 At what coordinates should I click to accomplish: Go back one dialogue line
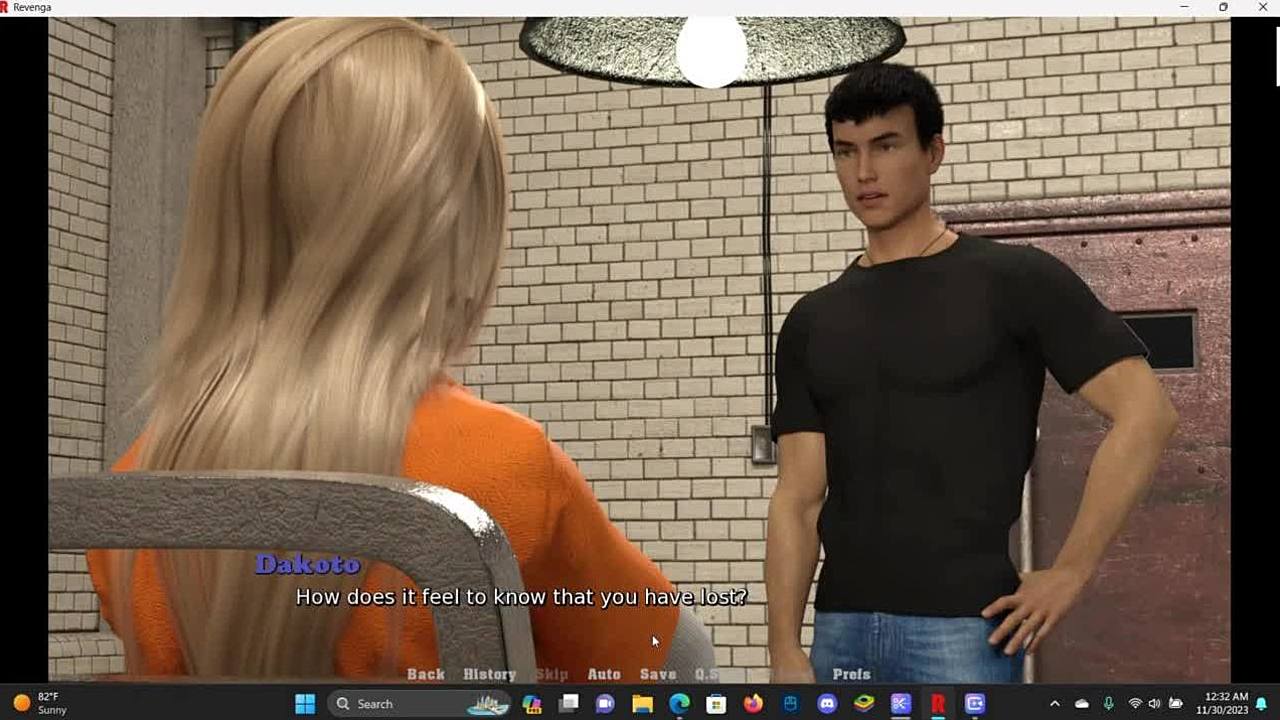425,674
